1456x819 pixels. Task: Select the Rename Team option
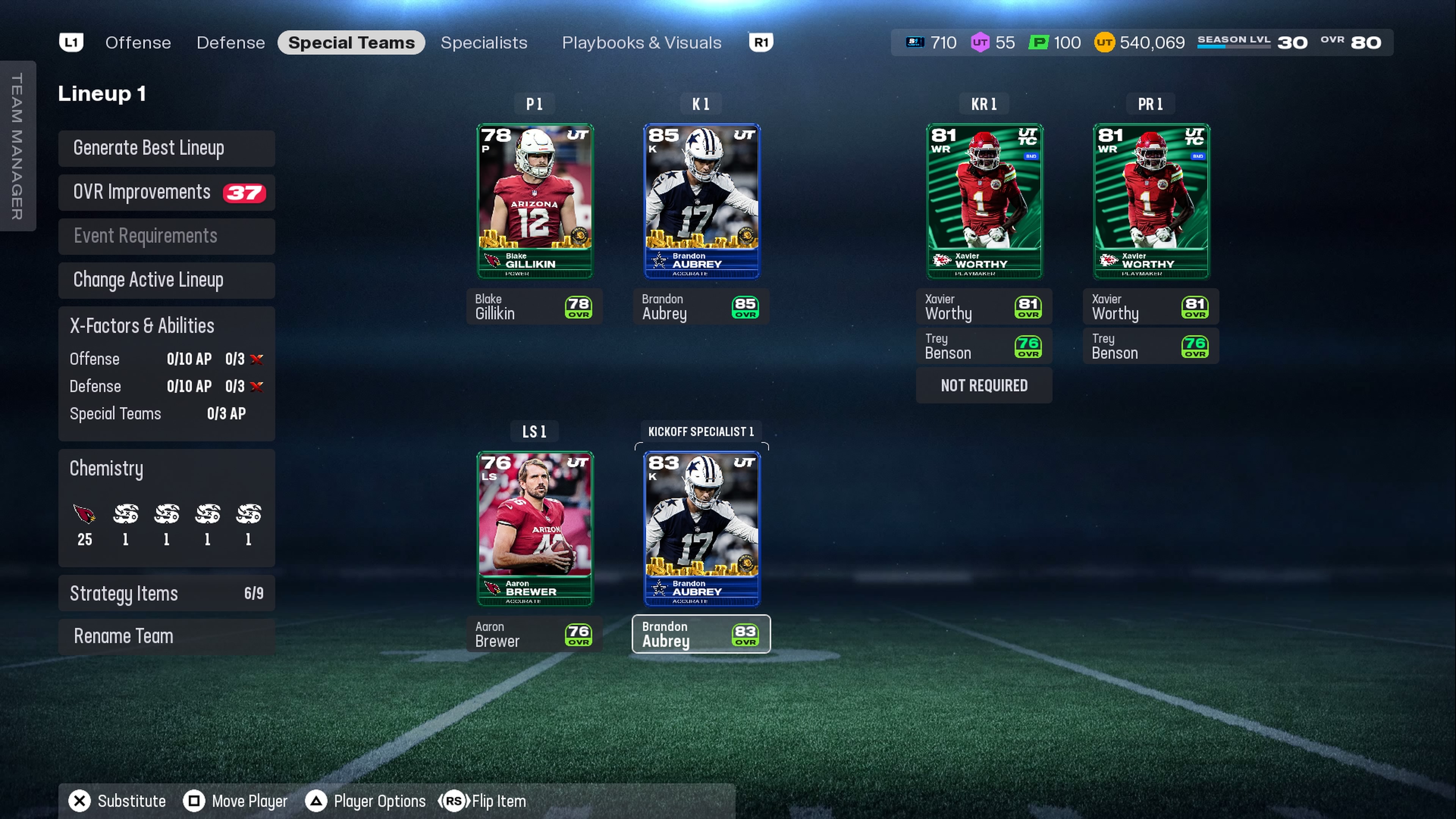click(166, 637)
